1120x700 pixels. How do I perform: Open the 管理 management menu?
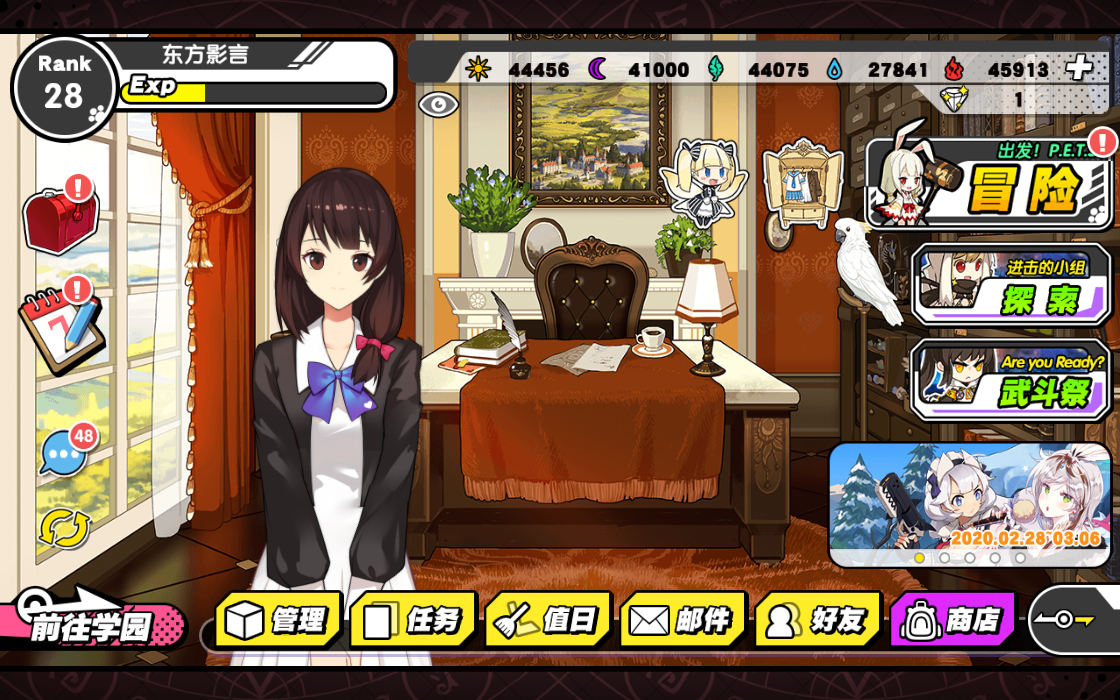pyautogui.click(x=279, y=620)
